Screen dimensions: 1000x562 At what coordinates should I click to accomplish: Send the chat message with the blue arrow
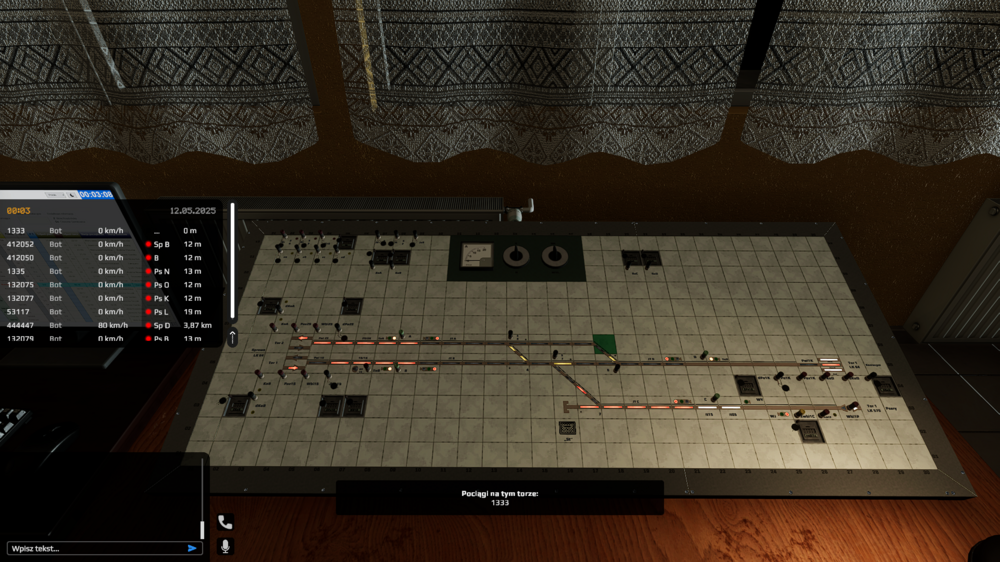(192, 548)
